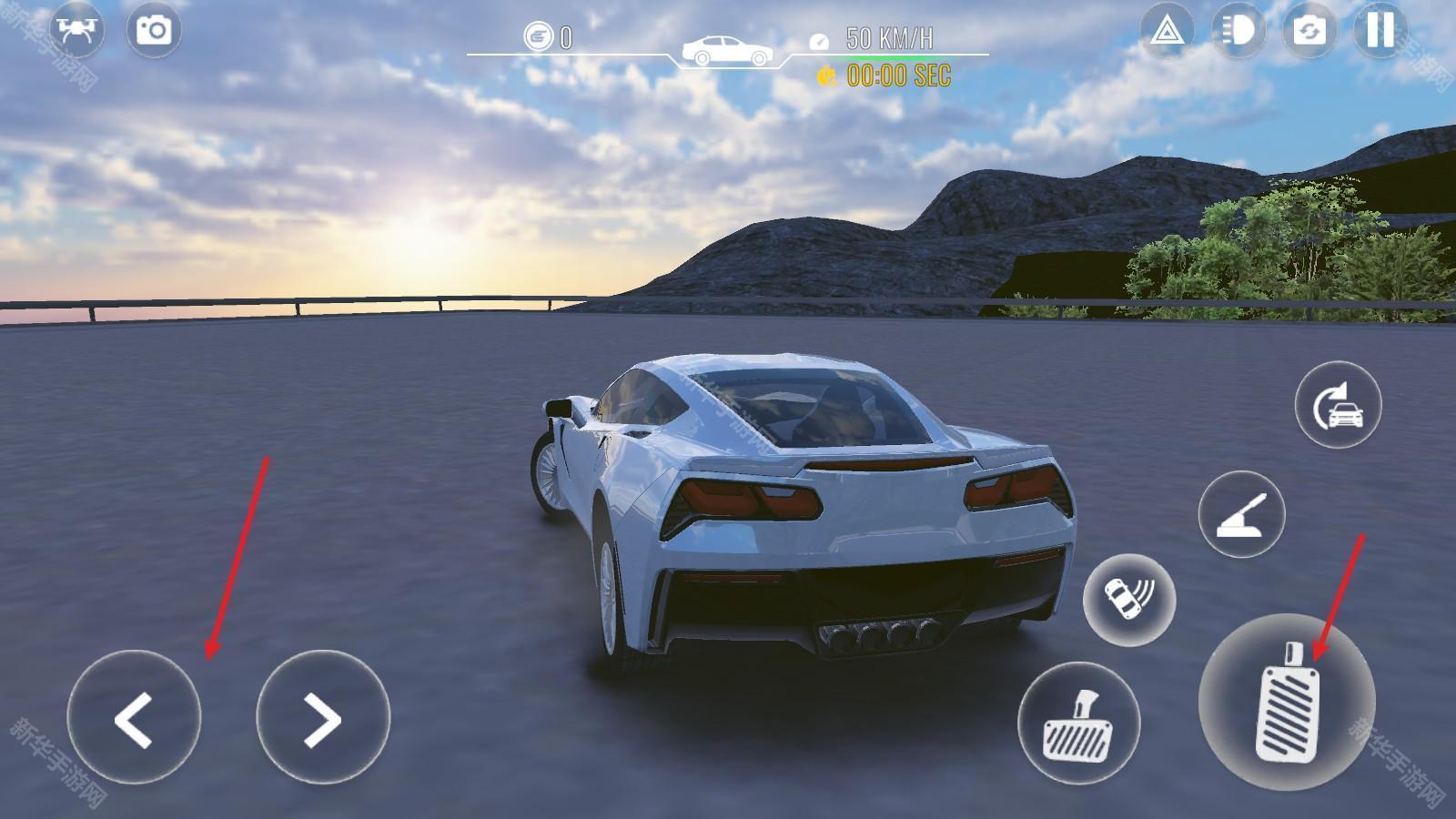Switch the camera view
1456x819 pixels.
click(1309, 32)
